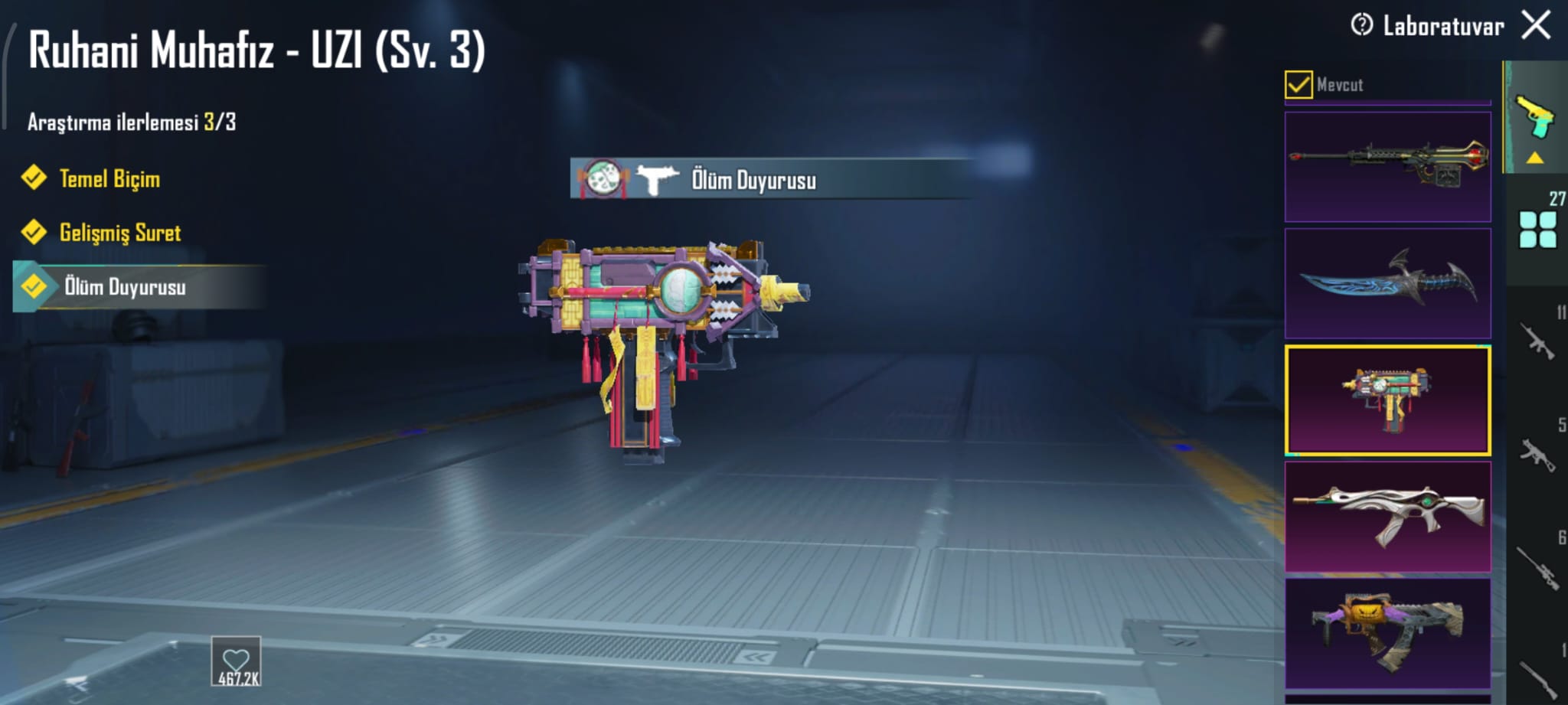Select the Temel Biçim research stage

pyautogui.click(x=109, y=178)
